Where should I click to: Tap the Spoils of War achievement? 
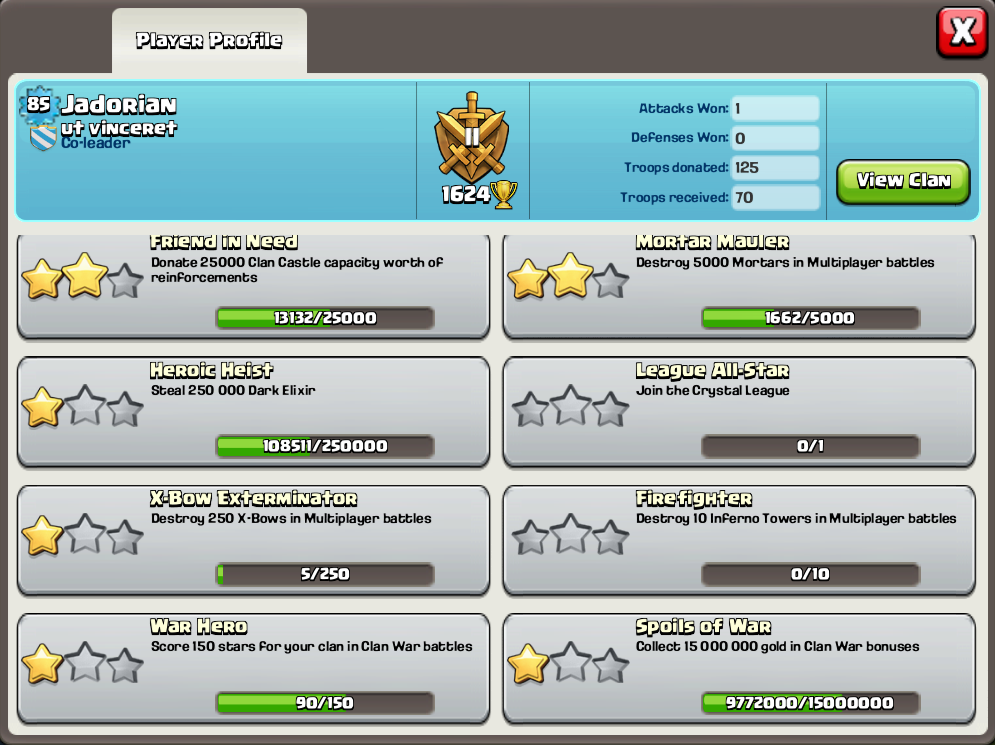pyautogui.click(x=738, y=667)
